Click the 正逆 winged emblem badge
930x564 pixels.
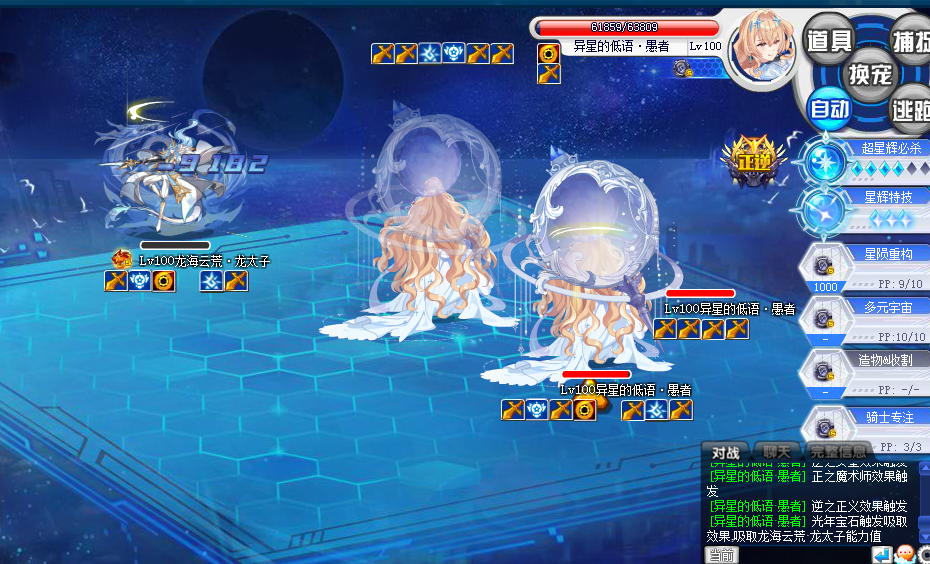(748, 160)
